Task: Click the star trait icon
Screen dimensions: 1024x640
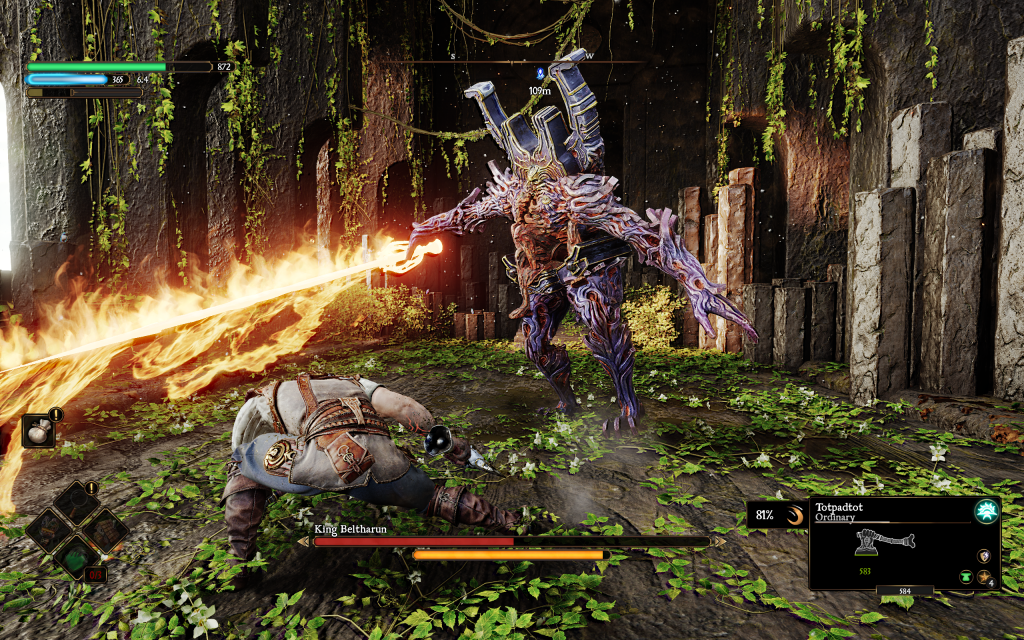Action: click(x=985, y=577)
